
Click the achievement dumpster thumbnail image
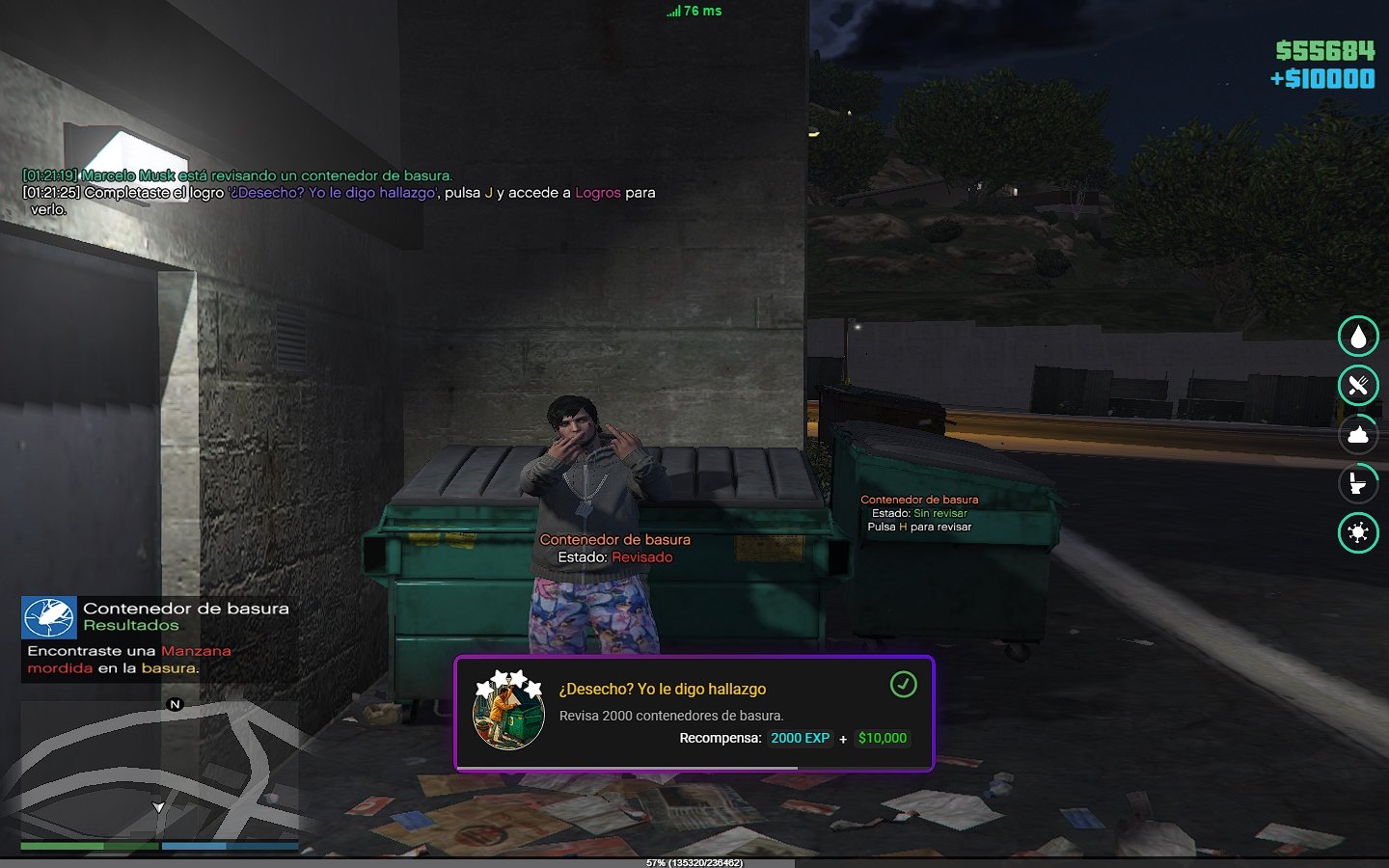click(x=508, y=714)
